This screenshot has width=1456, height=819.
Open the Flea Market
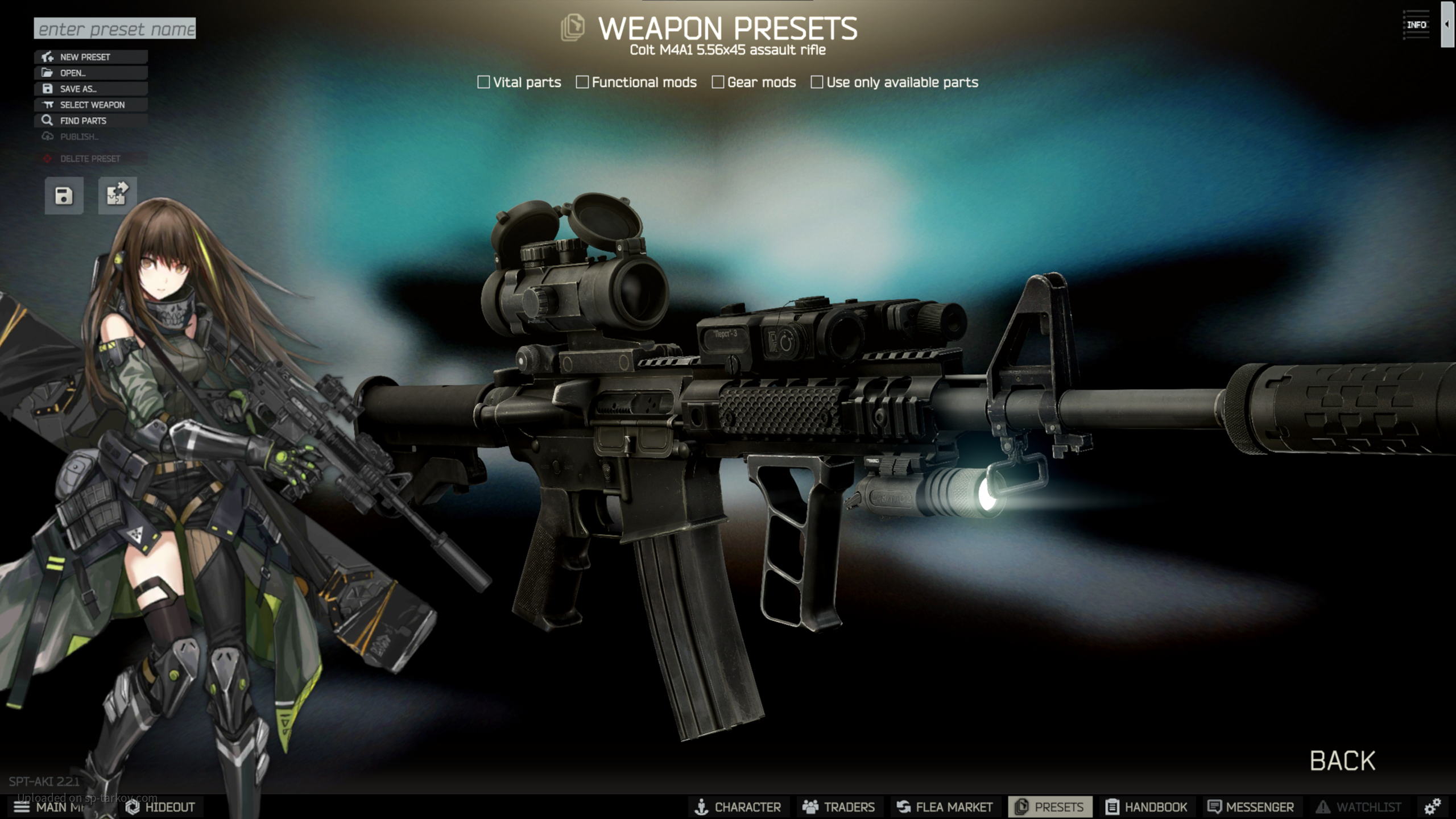point(944,807)
